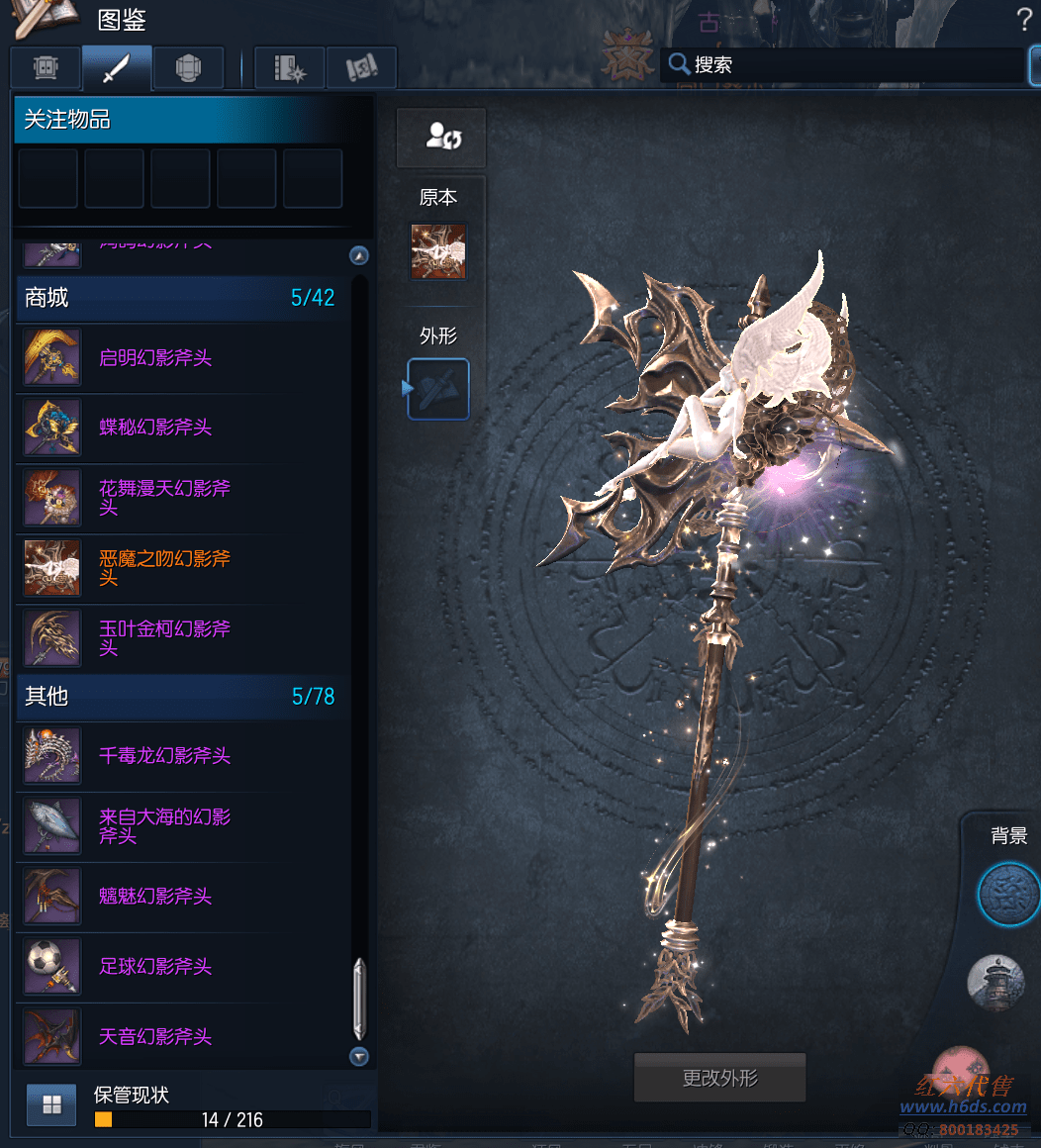This screenshot has width=1041, height=1148.
Task: Select 花舞漫天幻影斧头 axe skin
Action: pyautogui.click(x=164, y=498)
